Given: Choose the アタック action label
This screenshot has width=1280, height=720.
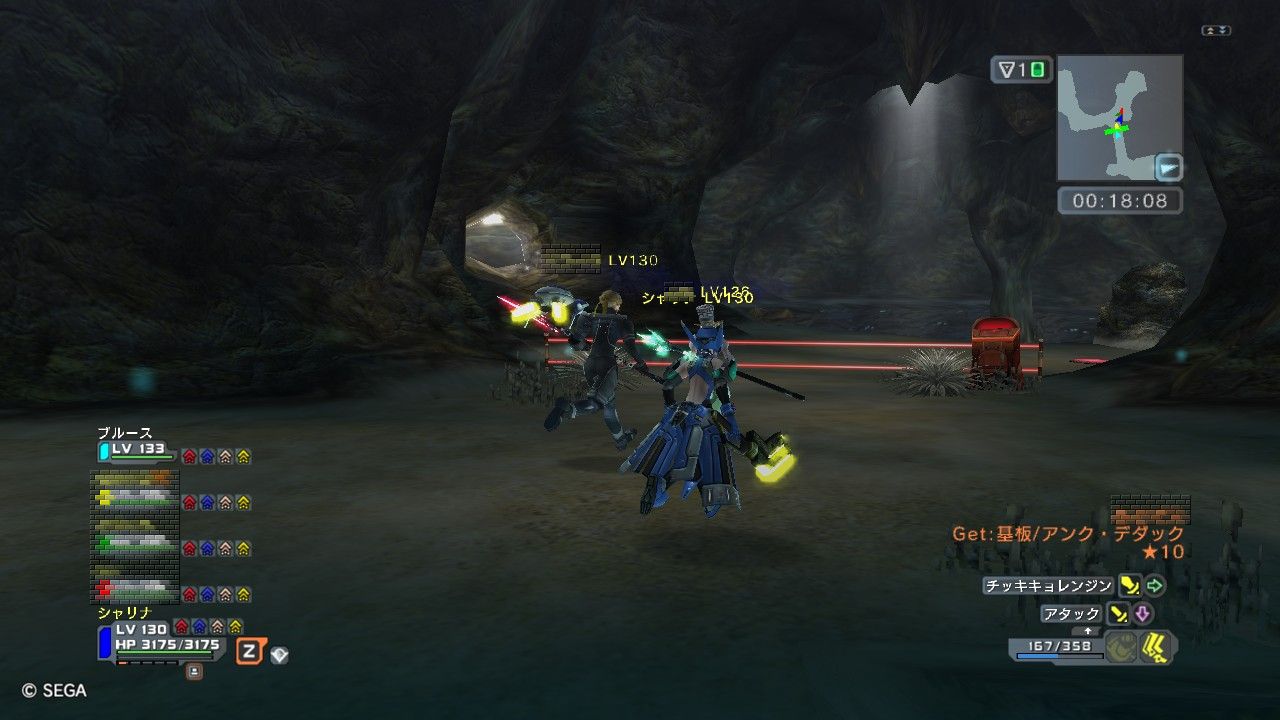Looking at the screenshot, I should pos(1071,614).
